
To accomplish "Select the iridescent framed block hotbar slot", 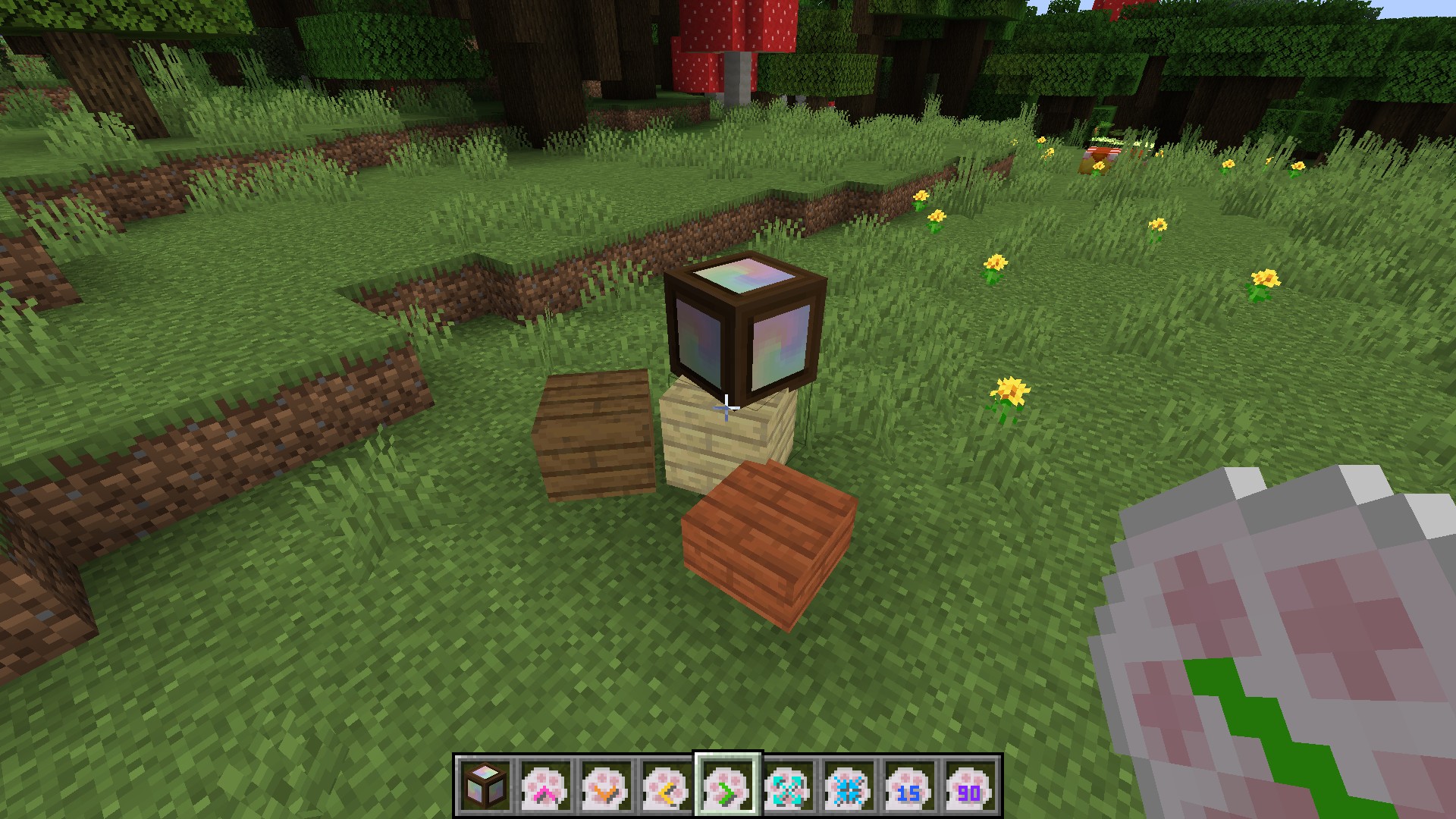I will 485,785.
